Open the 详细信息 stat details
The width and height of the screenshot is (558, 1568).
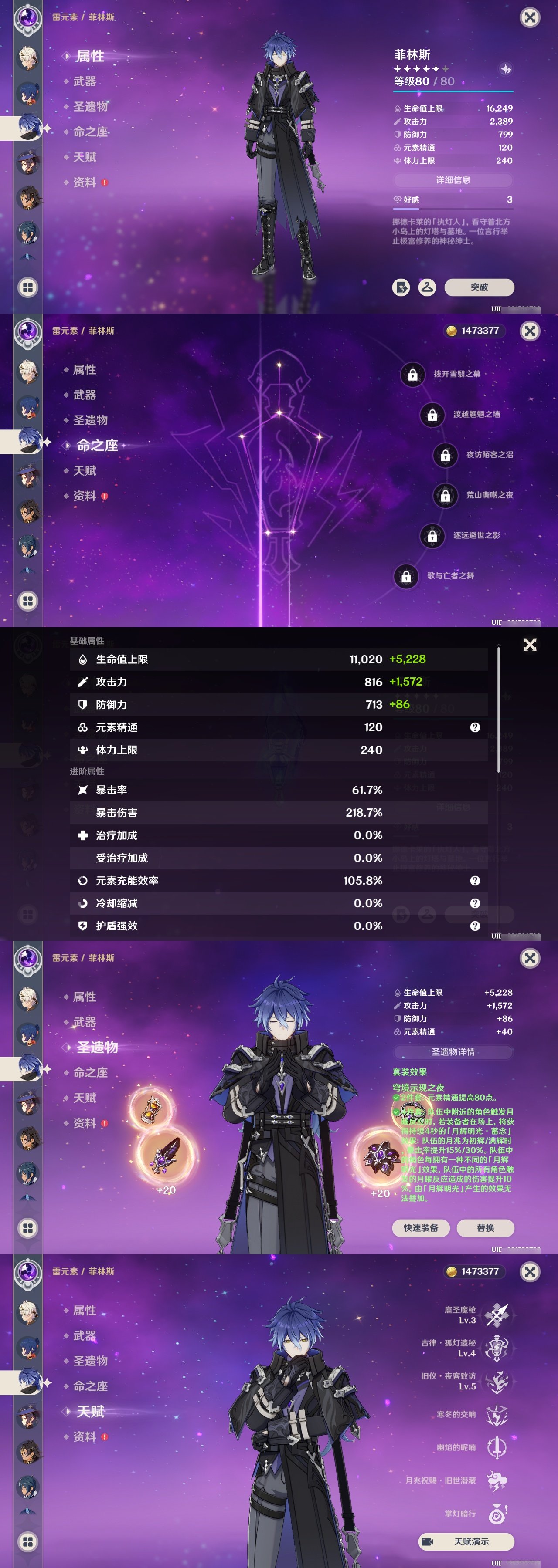(x=453, y=180)
